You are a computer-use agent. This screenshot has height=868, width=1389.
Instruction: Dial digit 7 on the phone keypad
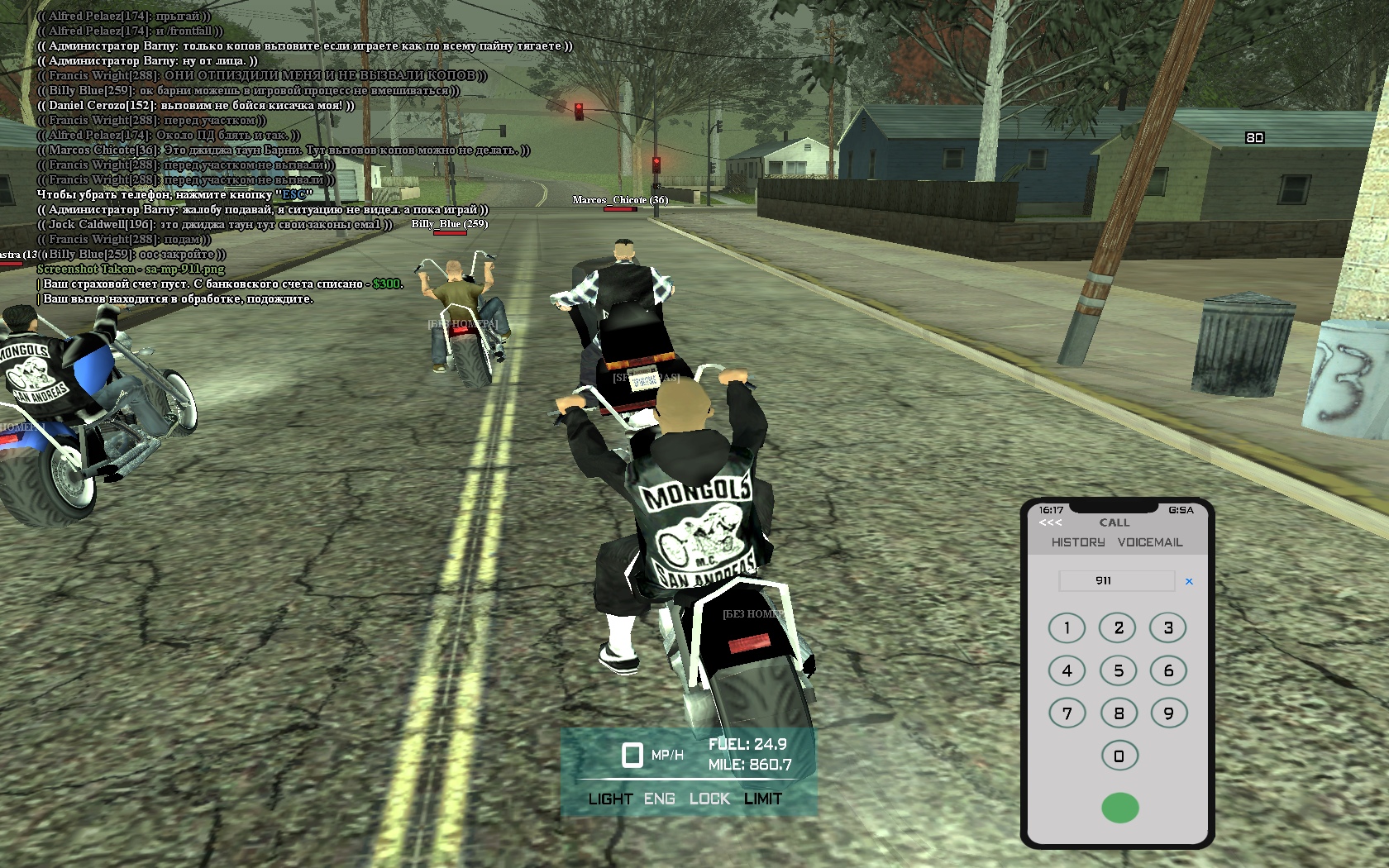coord(1067,713)
